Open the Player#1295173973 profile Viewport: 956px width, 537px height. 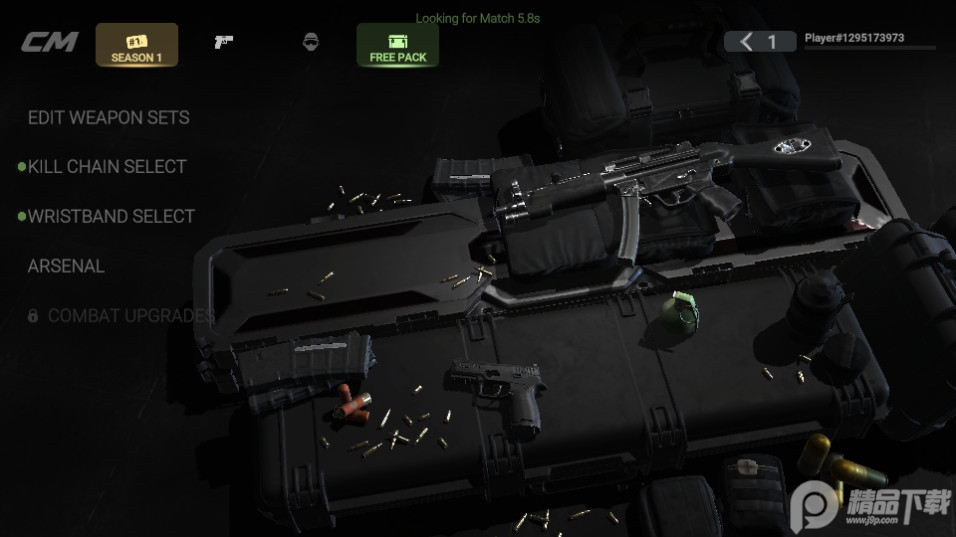(x=855, y=39)
